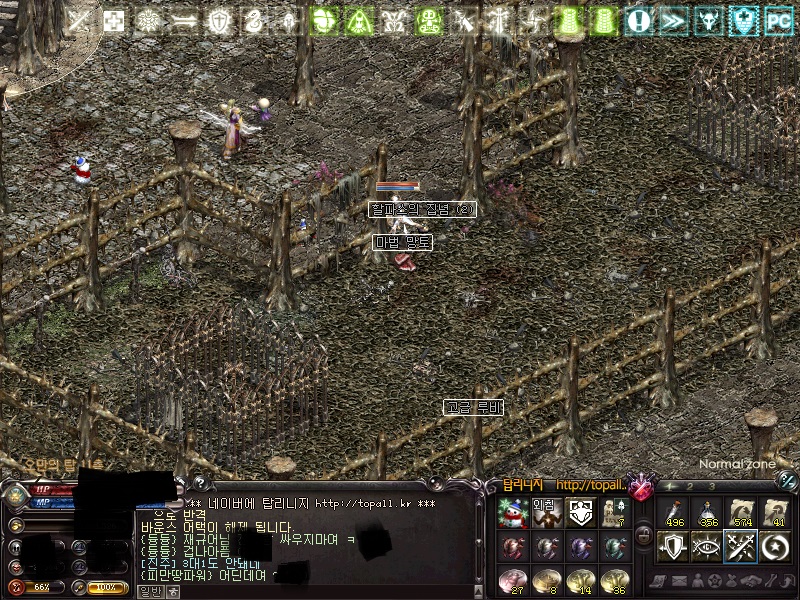Open the handshake trade icon

748,581
